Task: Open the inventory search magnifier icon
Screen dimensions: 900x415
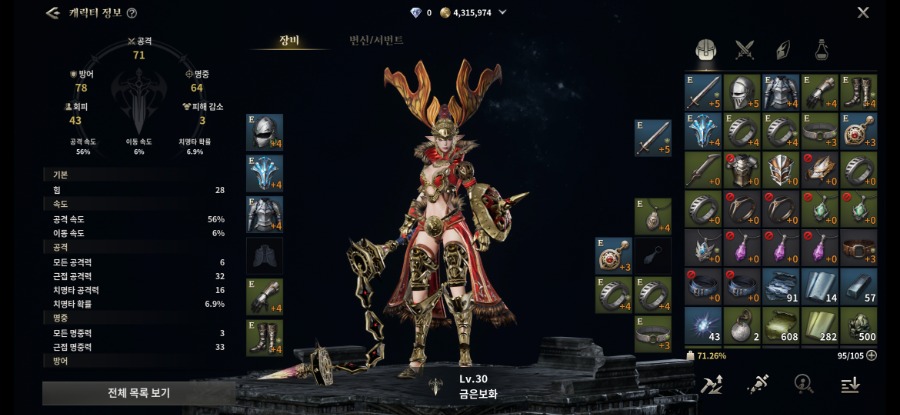Action: 802,384
